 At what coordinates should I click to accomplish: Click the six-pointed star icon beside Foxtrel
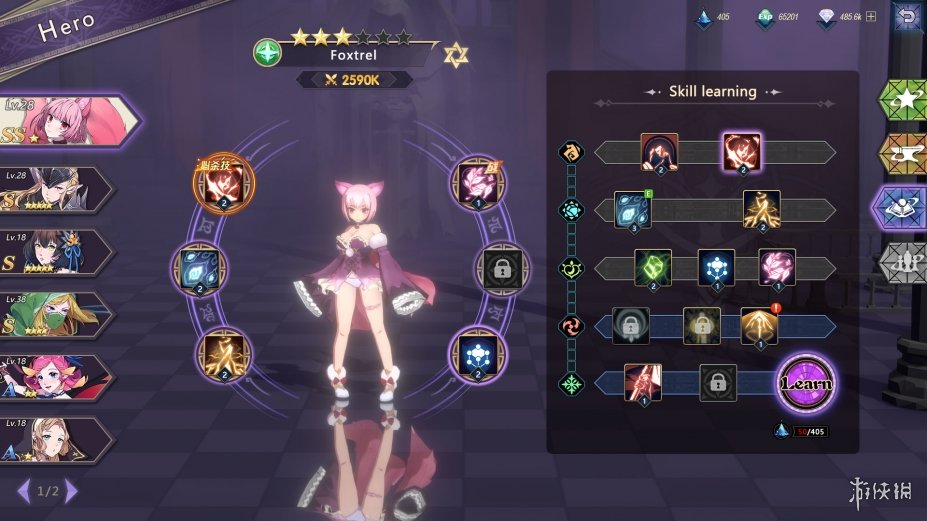[x=456, y=53]
